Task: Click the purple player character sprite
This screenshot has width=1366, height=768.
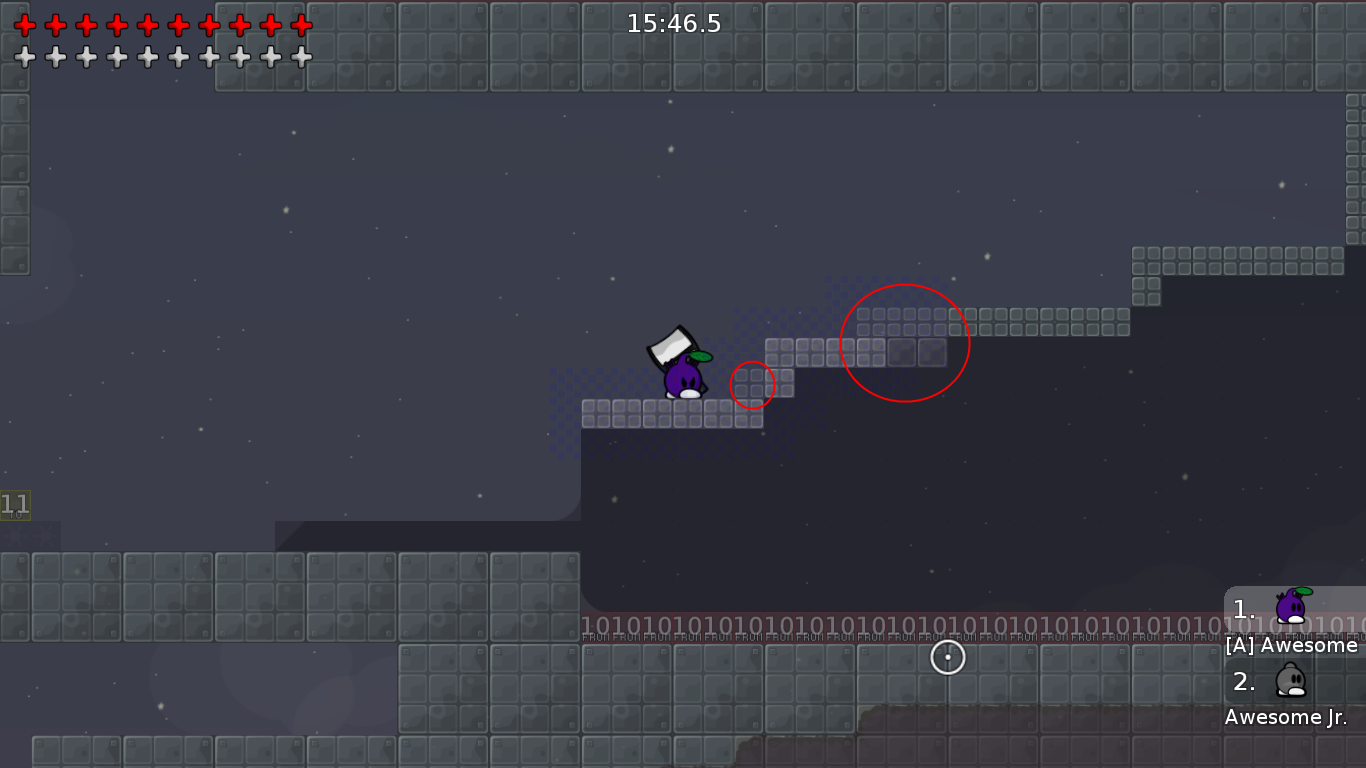Action: tap(683, 381)
